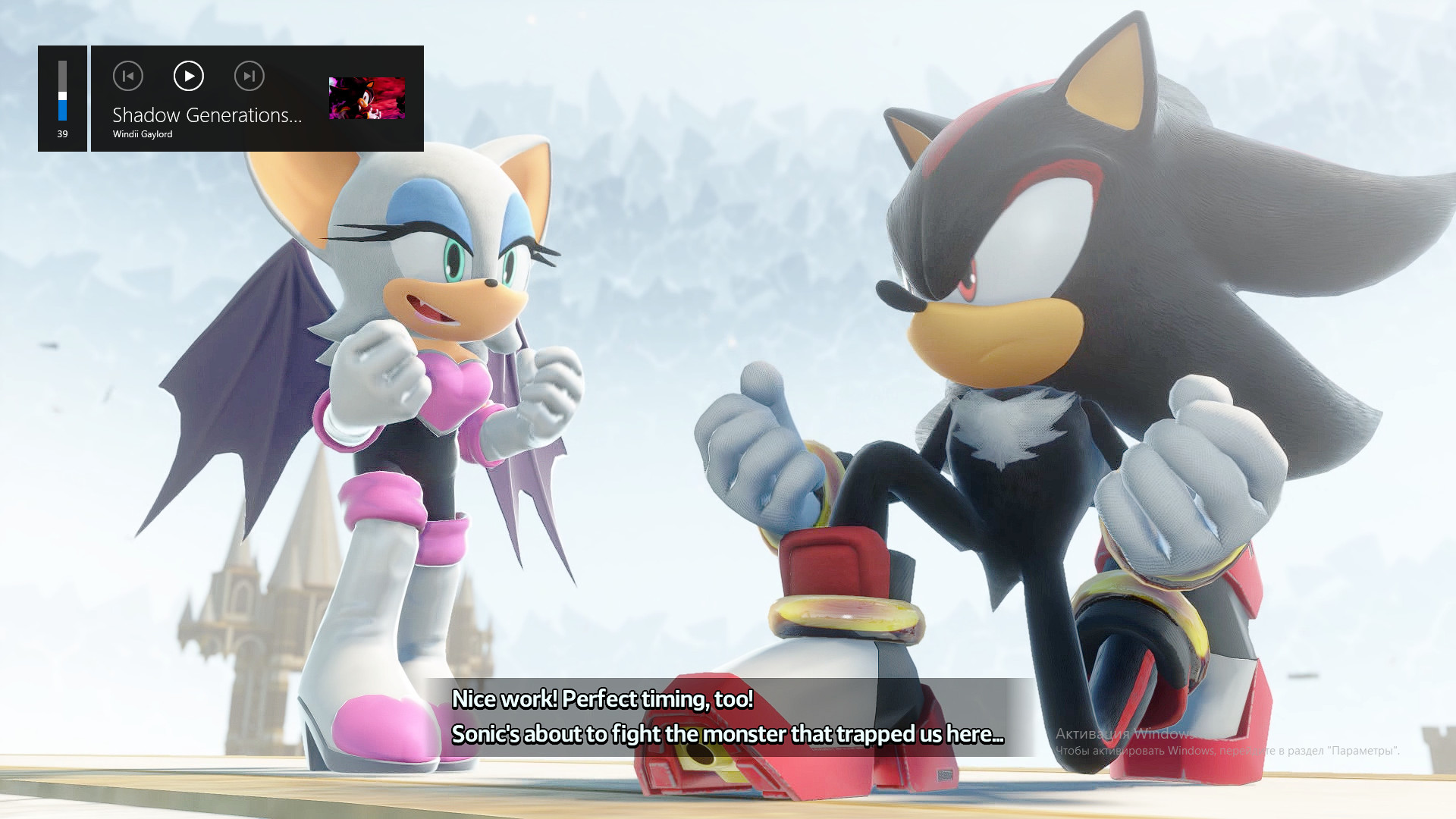Click the volume level number '39'
The height and width of the screenshot is (819, 1456).
[62, 134]
